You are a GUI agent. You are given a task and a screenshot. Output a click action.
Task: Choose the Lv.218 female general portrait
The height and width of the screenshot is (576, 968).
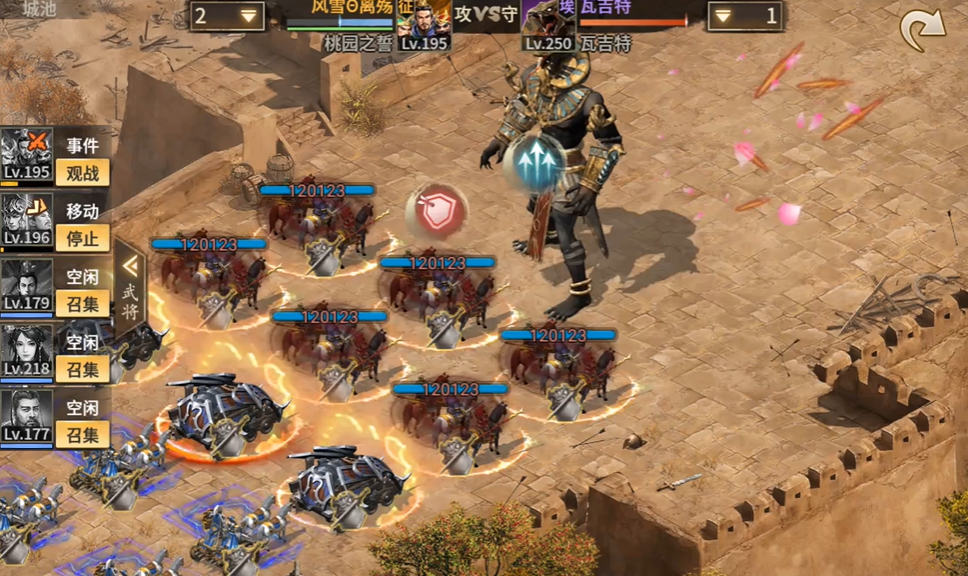coord(26,350)
